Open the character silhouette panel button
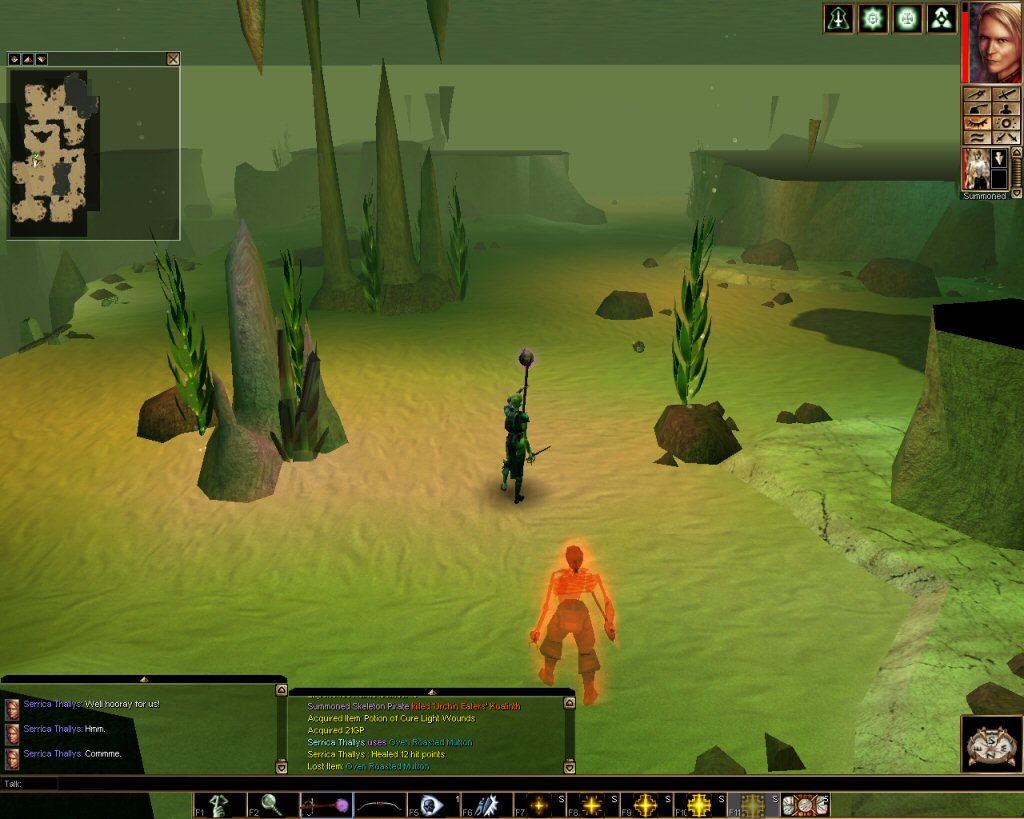 (x=1006, y=108)
